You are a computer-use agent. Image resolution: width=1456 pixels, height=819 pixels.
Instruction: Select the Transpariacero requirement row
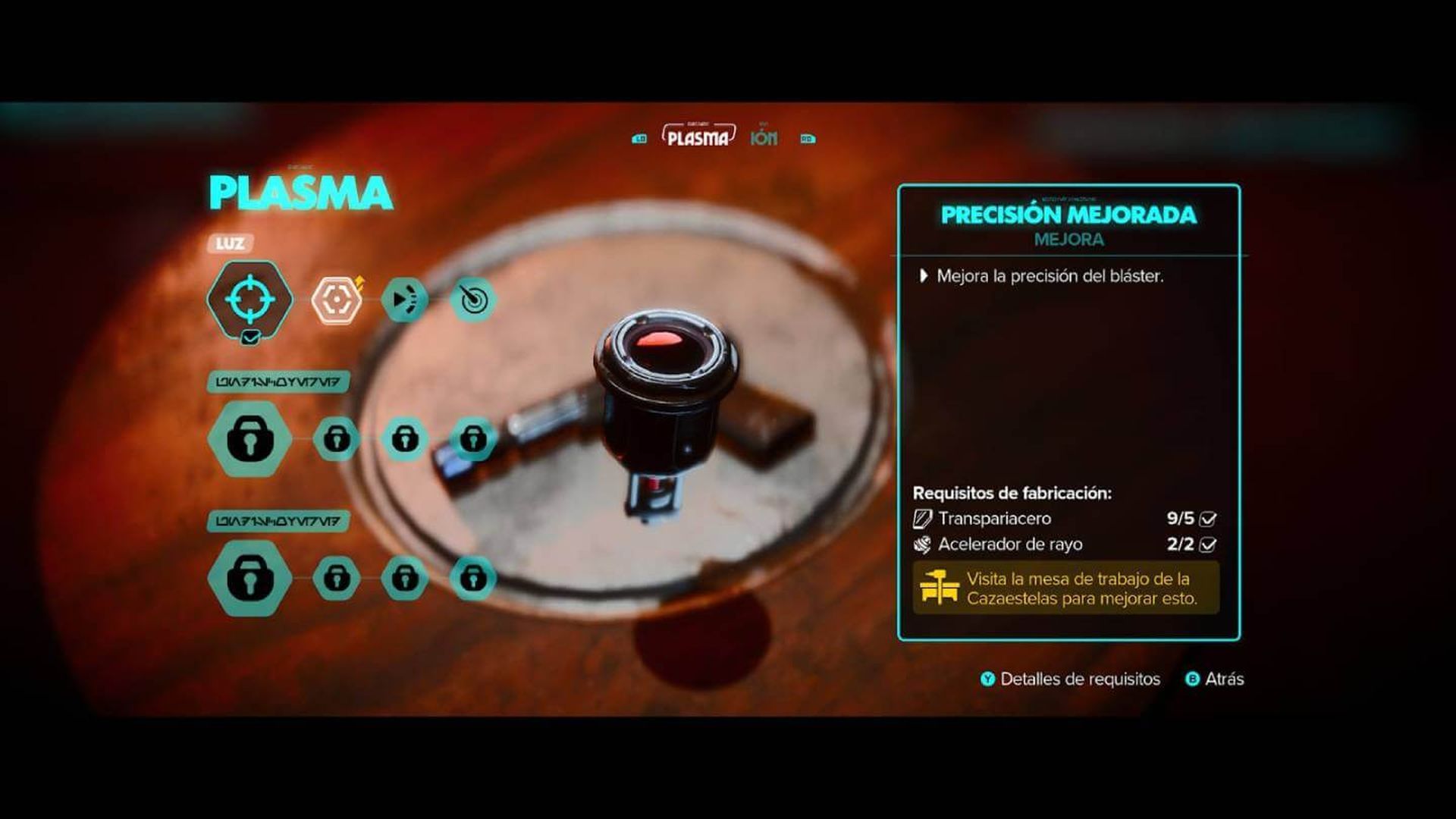coord(1065,519)
